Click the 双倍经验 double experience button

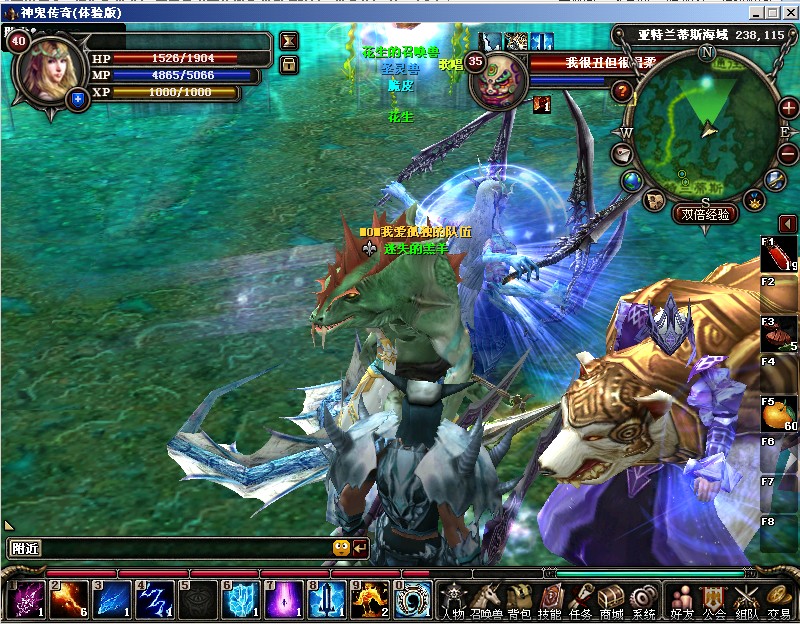click(x=707, y=214)
